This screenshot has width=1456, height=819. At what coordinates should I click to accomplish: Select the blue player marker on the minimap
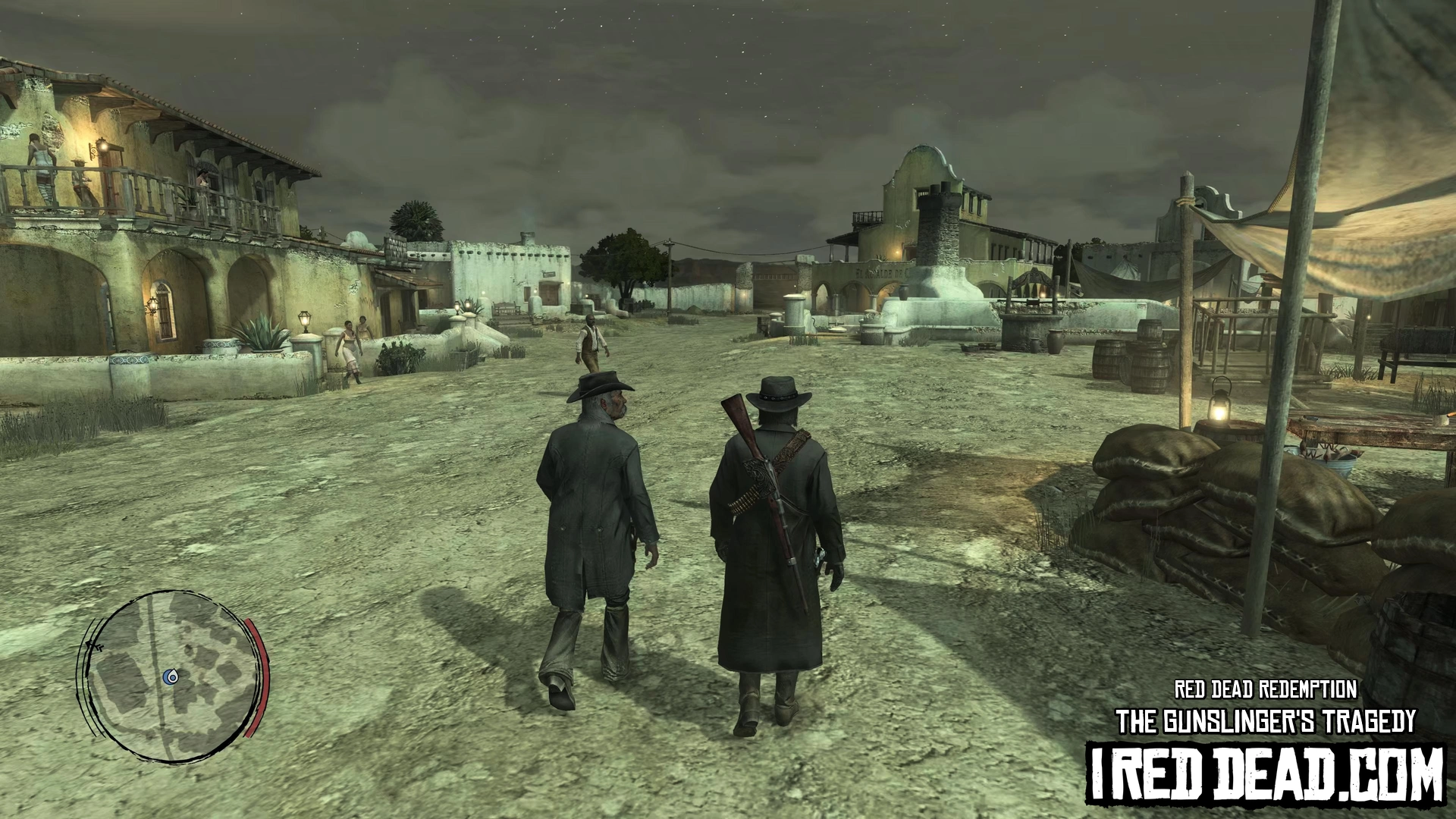pos(172,676)
